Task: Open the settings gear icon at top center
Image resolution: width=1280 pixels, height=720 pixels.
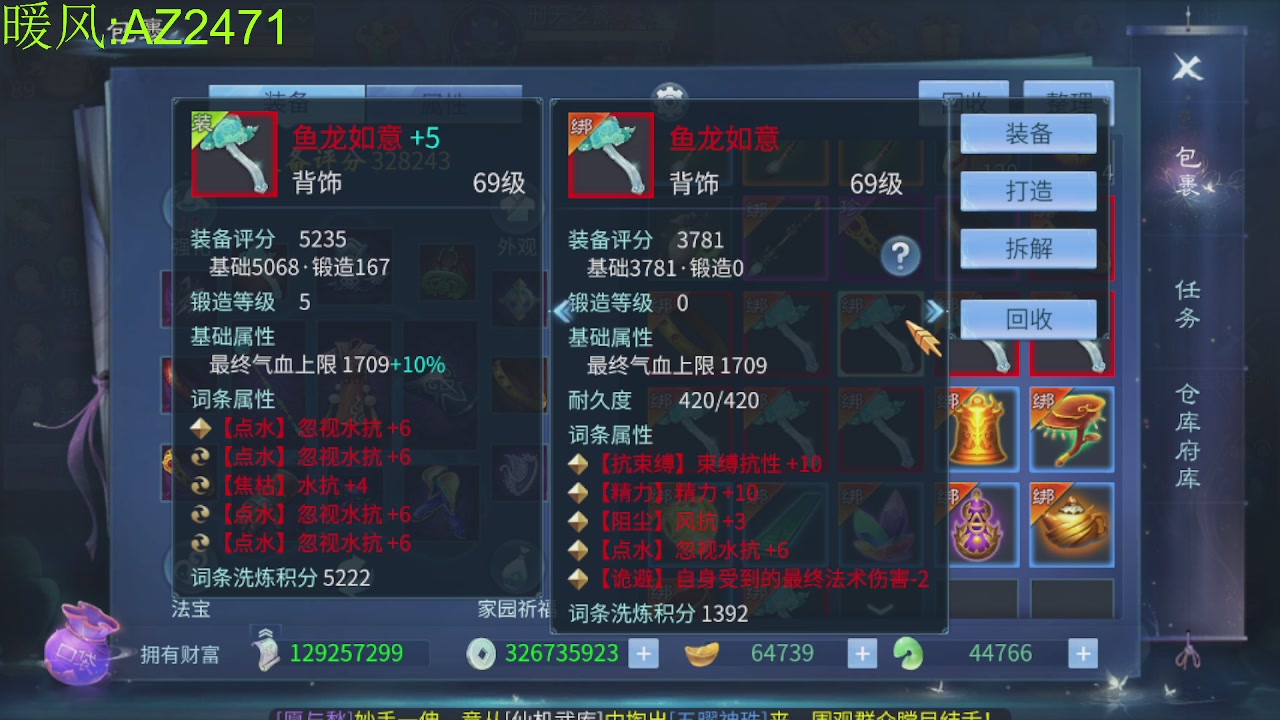Action: [668, 100]
